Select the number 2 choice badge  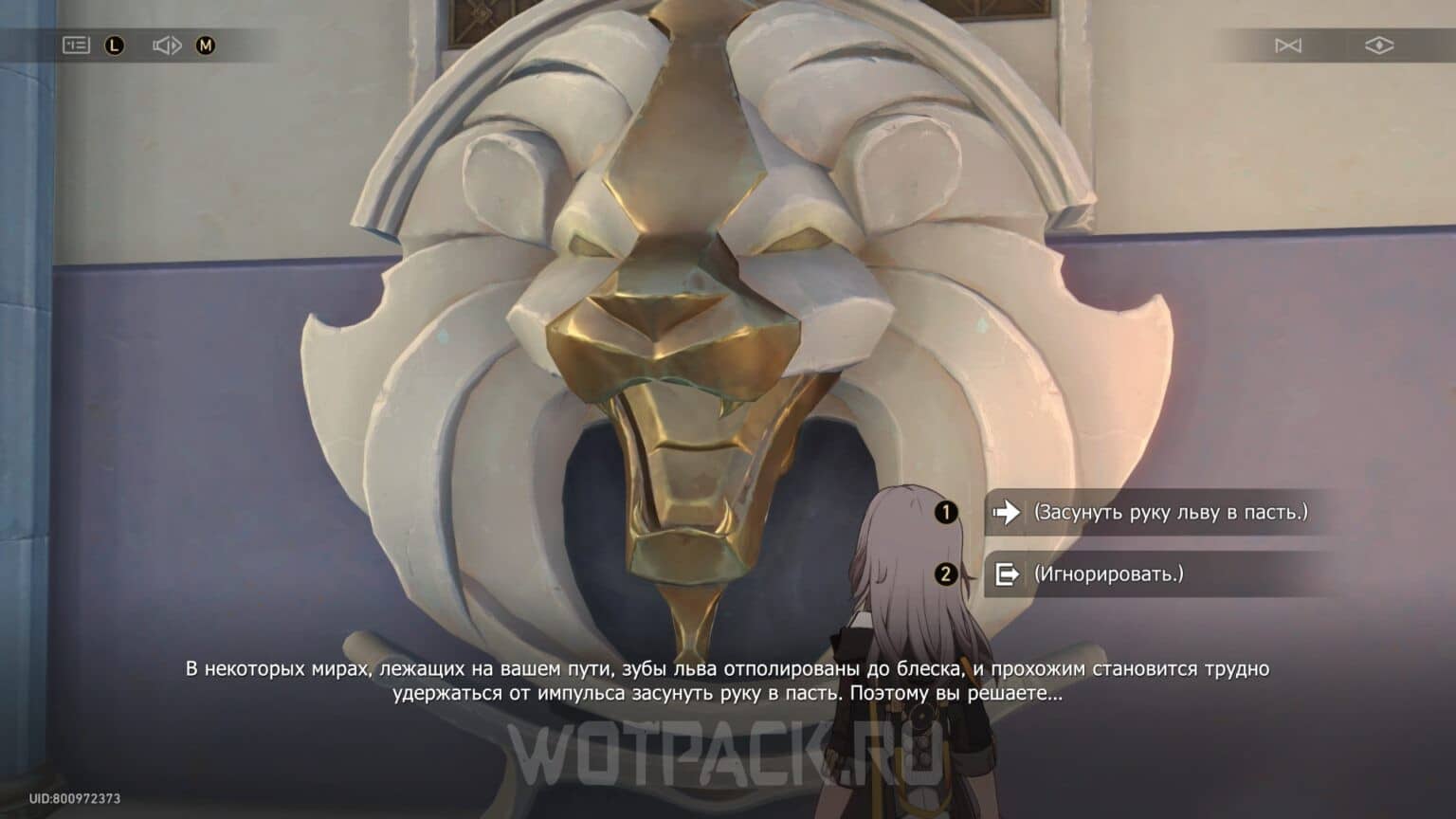click(944, 575)
